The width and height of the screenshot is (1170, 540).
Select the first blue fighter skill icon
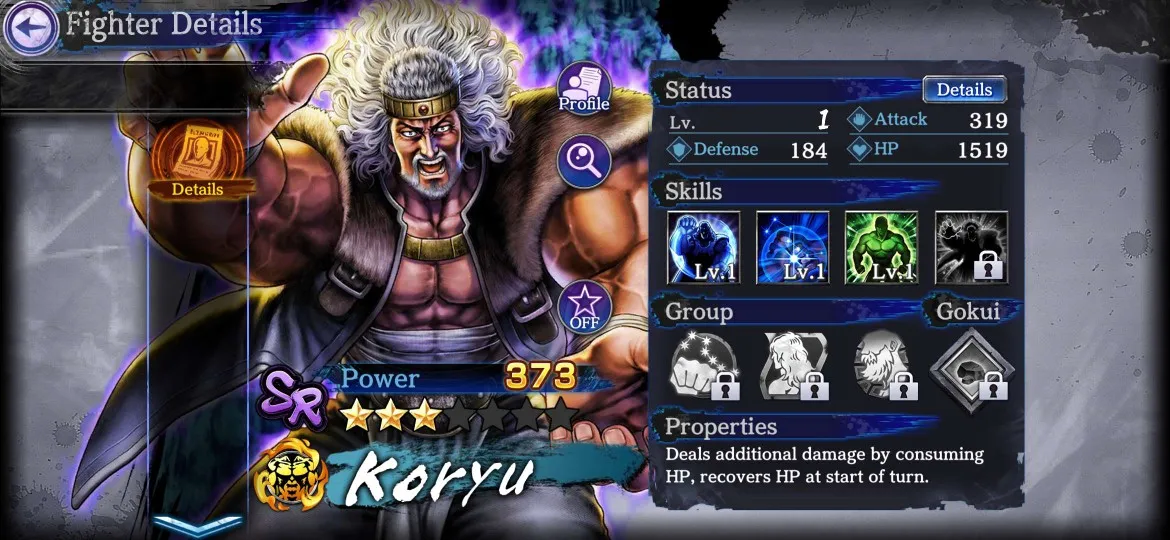point(704,247)
